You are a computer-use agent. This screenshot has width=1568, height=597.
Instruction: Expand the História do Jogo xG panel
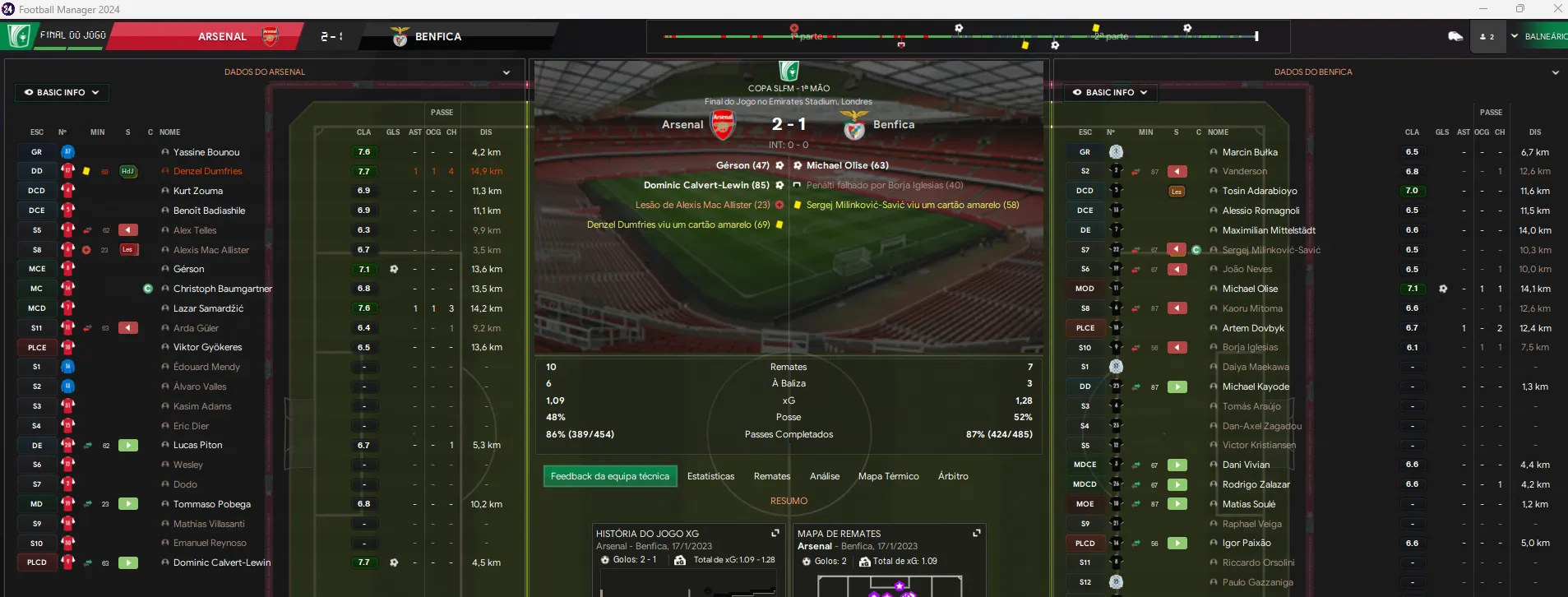tap(775, 534)
